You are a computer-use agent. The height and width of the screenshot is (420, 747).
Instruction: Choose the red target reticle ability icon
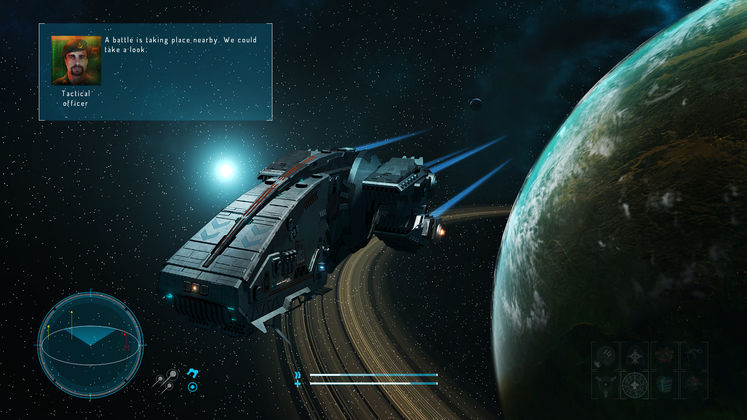click(x=664, y=356)
